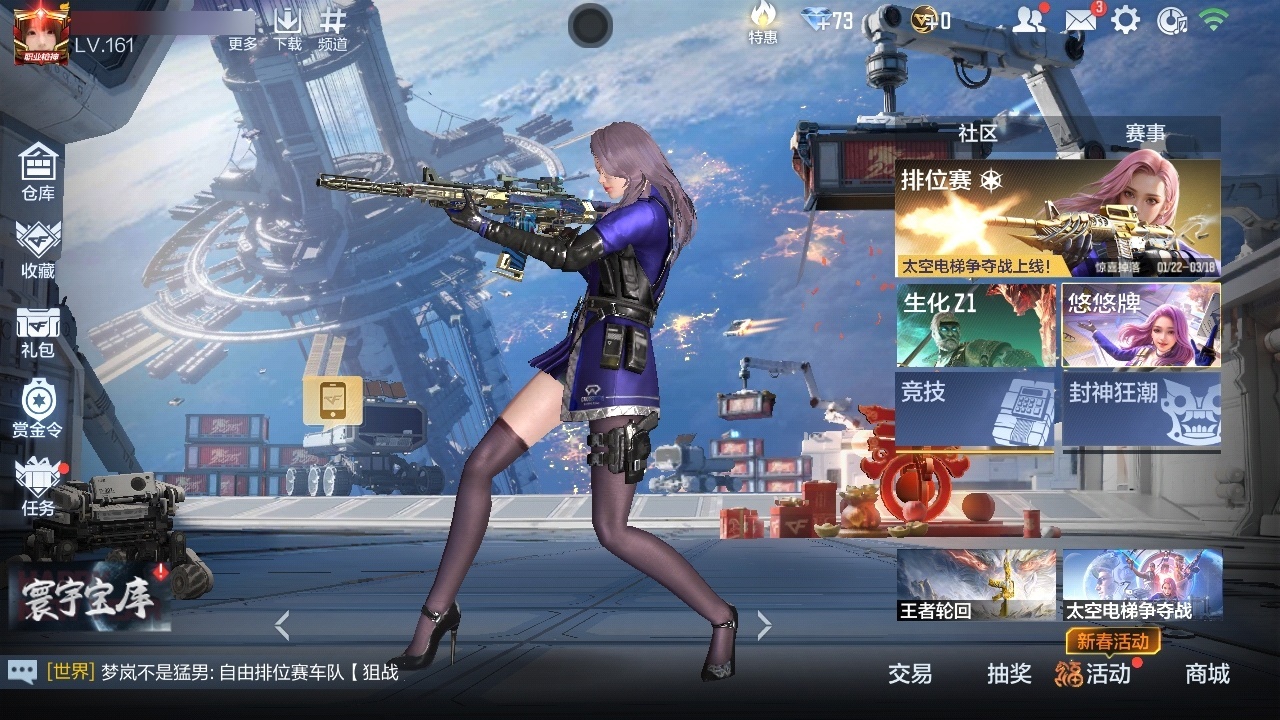Open the 礼包 gift pack panel

tap(37, 330)
